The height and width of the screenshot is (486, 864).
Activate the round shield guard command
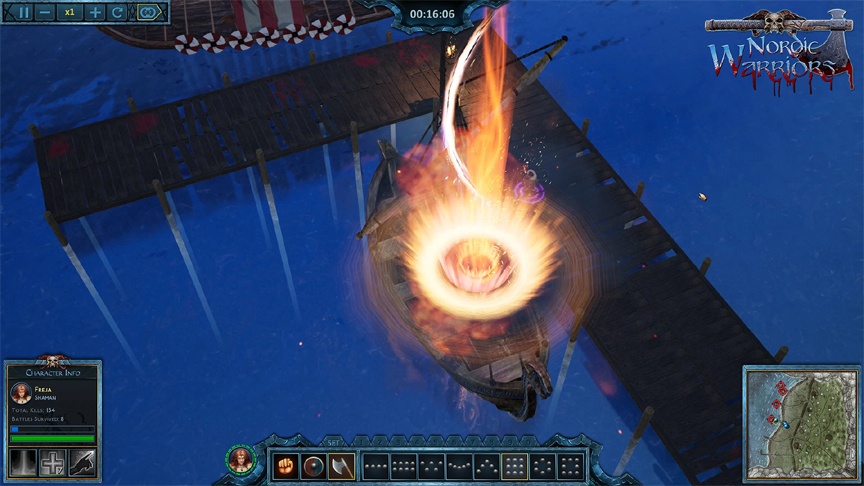(314, 466)
